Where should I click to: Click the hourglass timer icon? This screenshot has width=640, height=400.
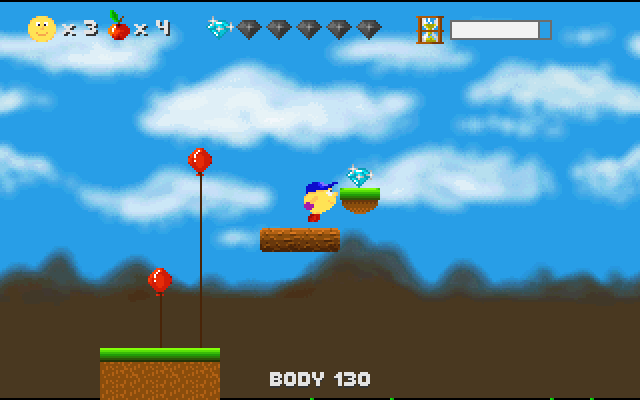tap(430, 29)
